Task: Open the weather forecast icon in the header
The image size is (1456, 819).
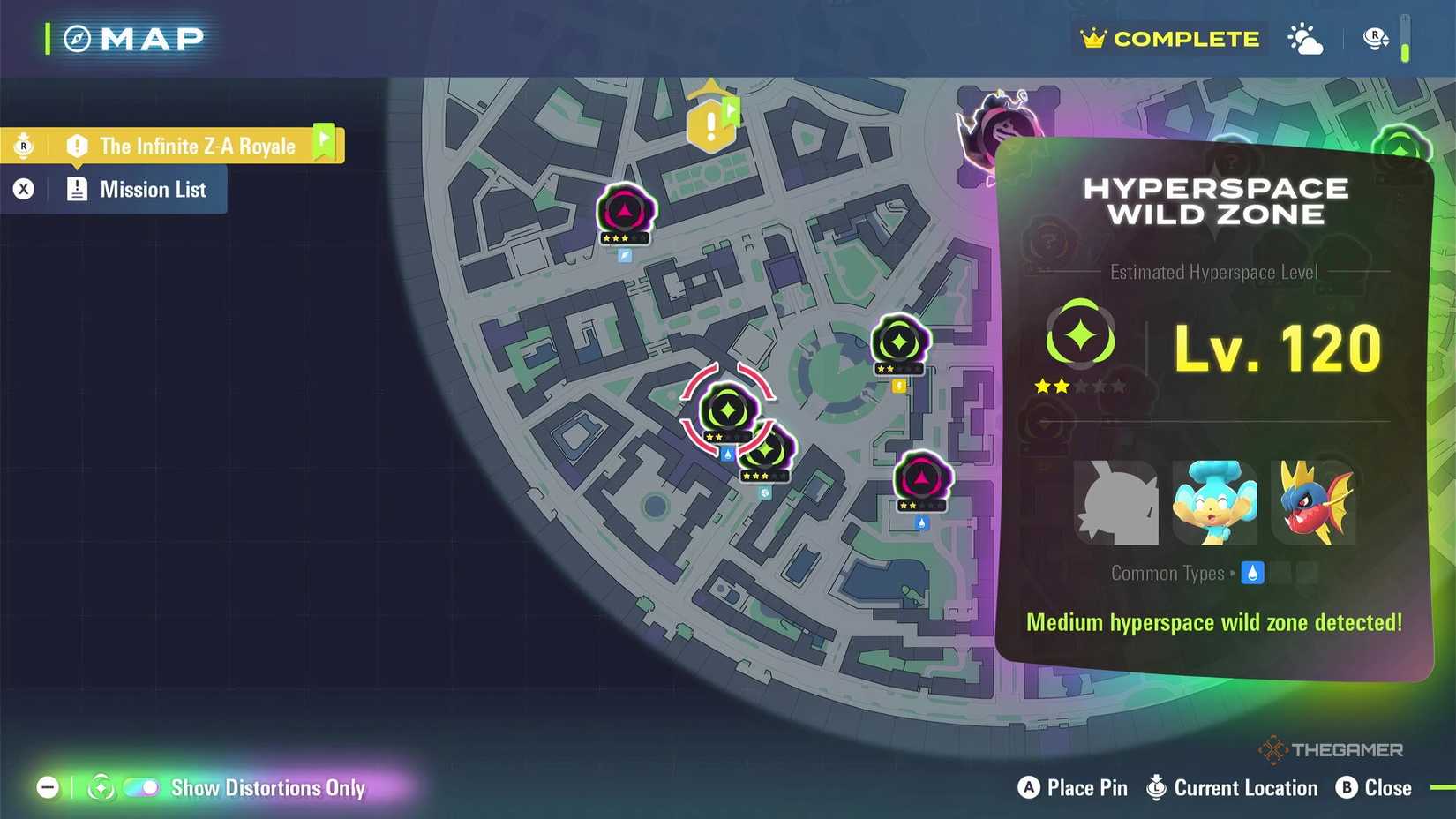Action: coord(1304,38)
